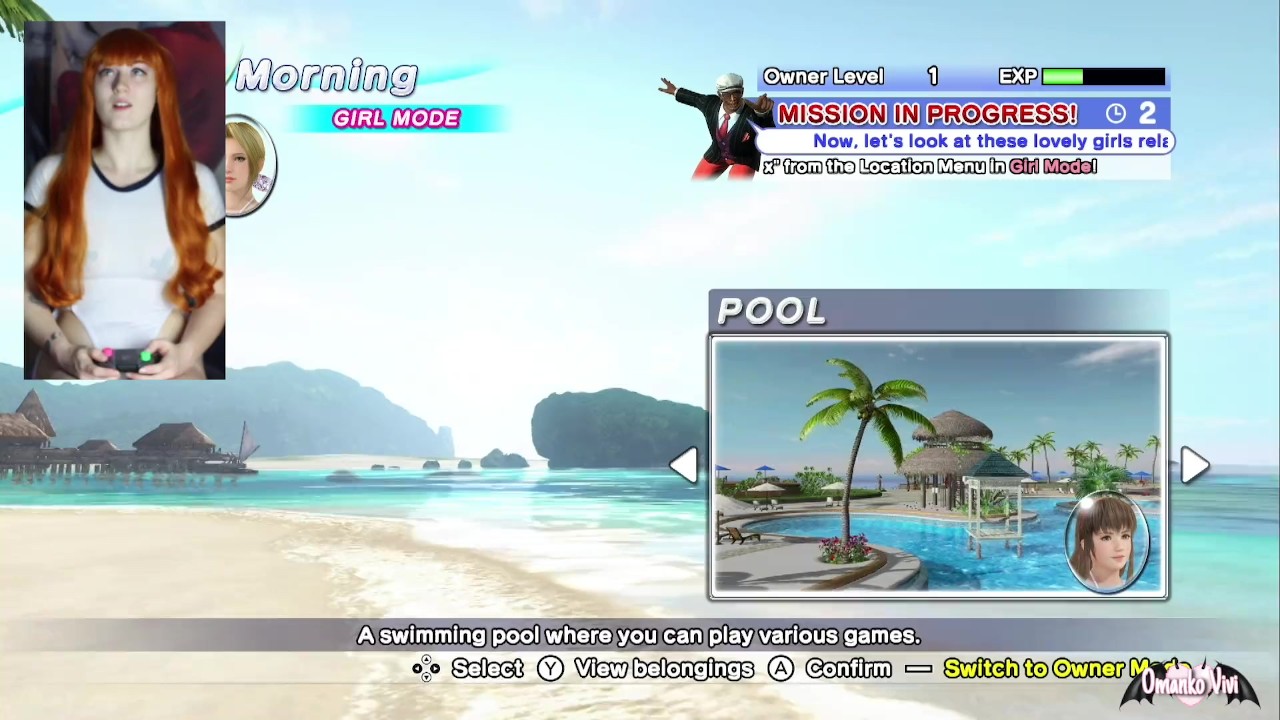Click the blonde girl portrait under Morning
This screenshot has width=1280, height=720.
tap(249, 166)
